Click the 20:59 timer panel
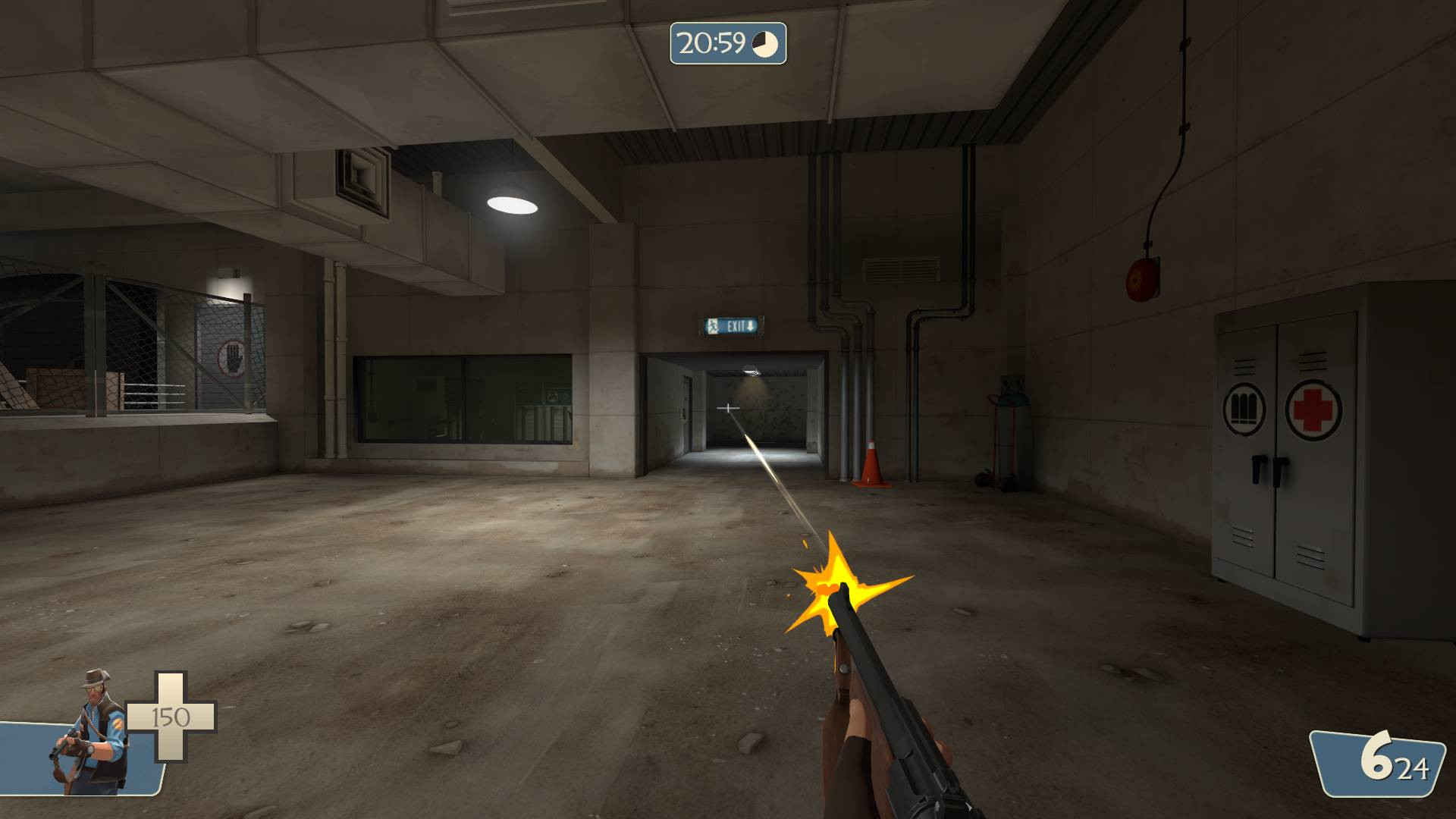Viewport: 1456px width, 819px height. tap(730, 43)
